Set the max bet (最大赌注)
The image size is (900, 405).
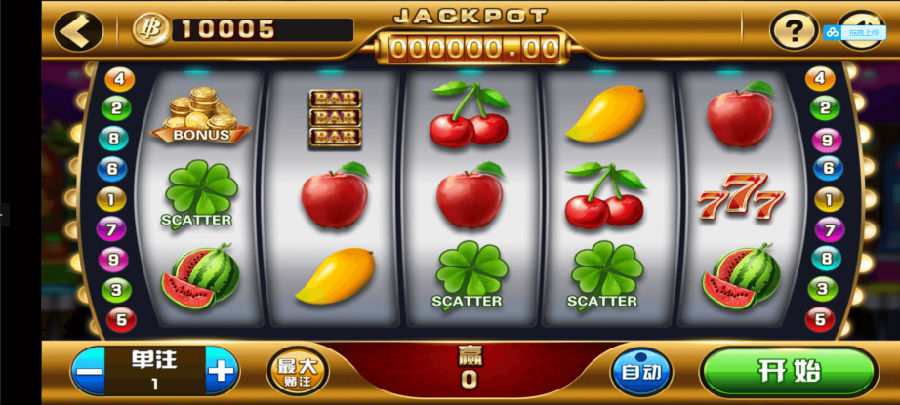coord(297,371)
